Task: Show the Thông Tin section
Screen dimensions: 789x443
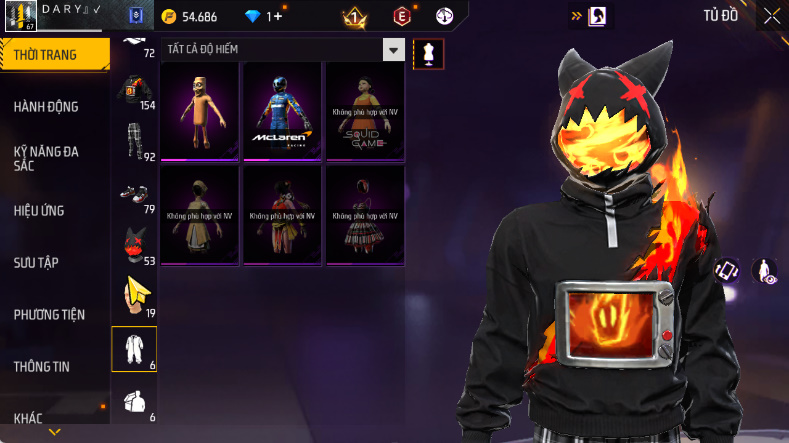Action: [x=42, y=366]
